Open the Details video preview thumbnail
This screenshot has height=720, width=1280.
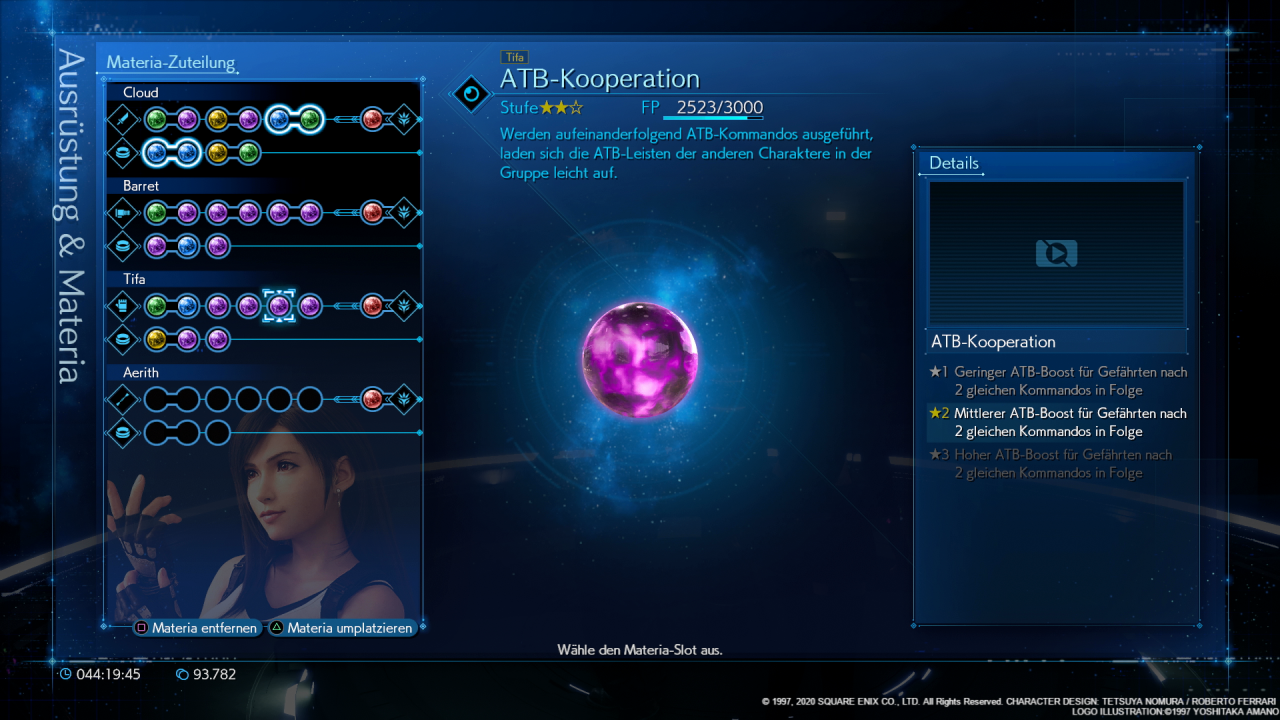pyautogui.click(x=1056, y=253)
